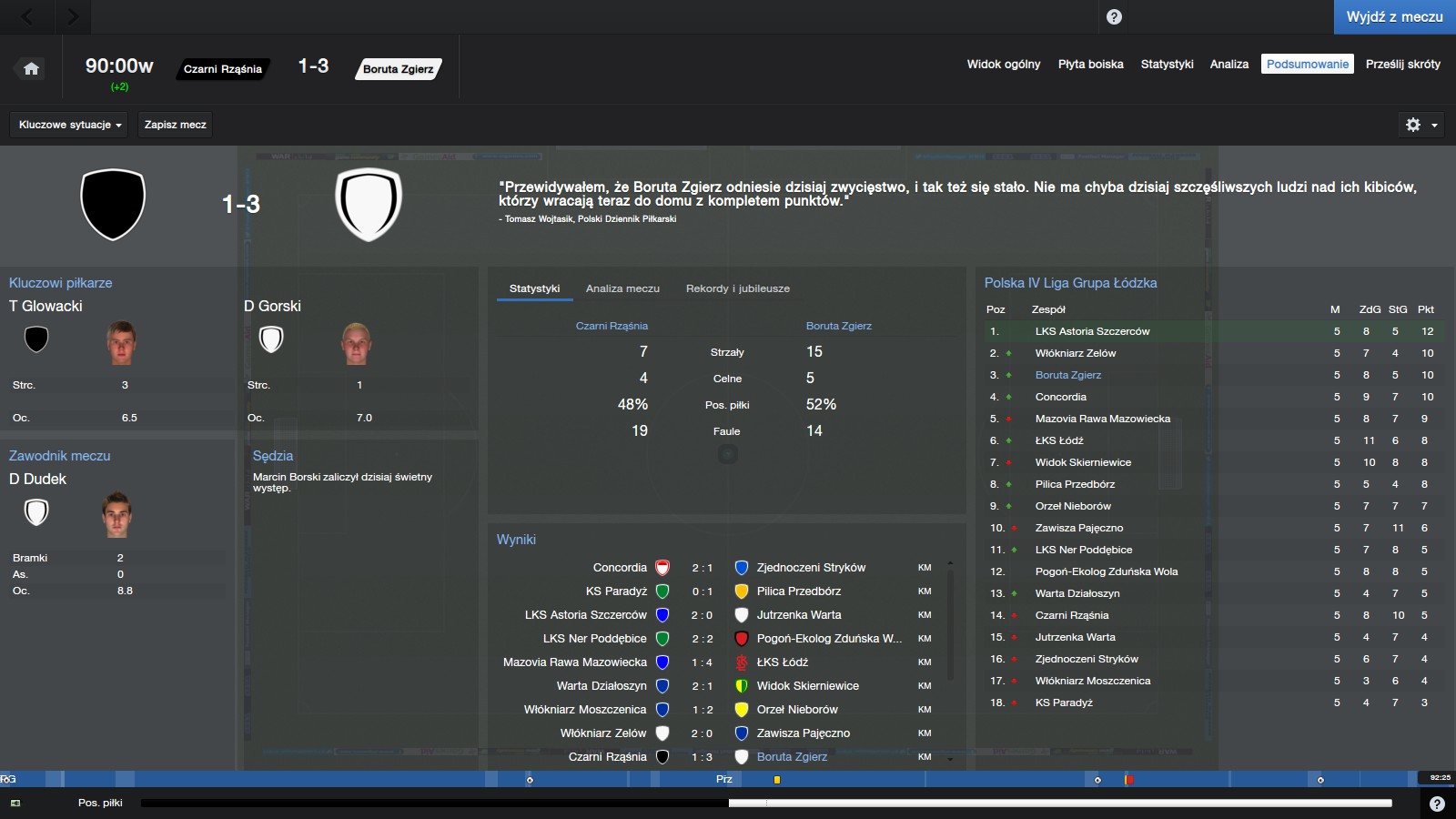This screenshot has width=1456, height=819.
Task: Select the Podsumowanie tab
Action: pyautogui.click(x=1307, y=65)
